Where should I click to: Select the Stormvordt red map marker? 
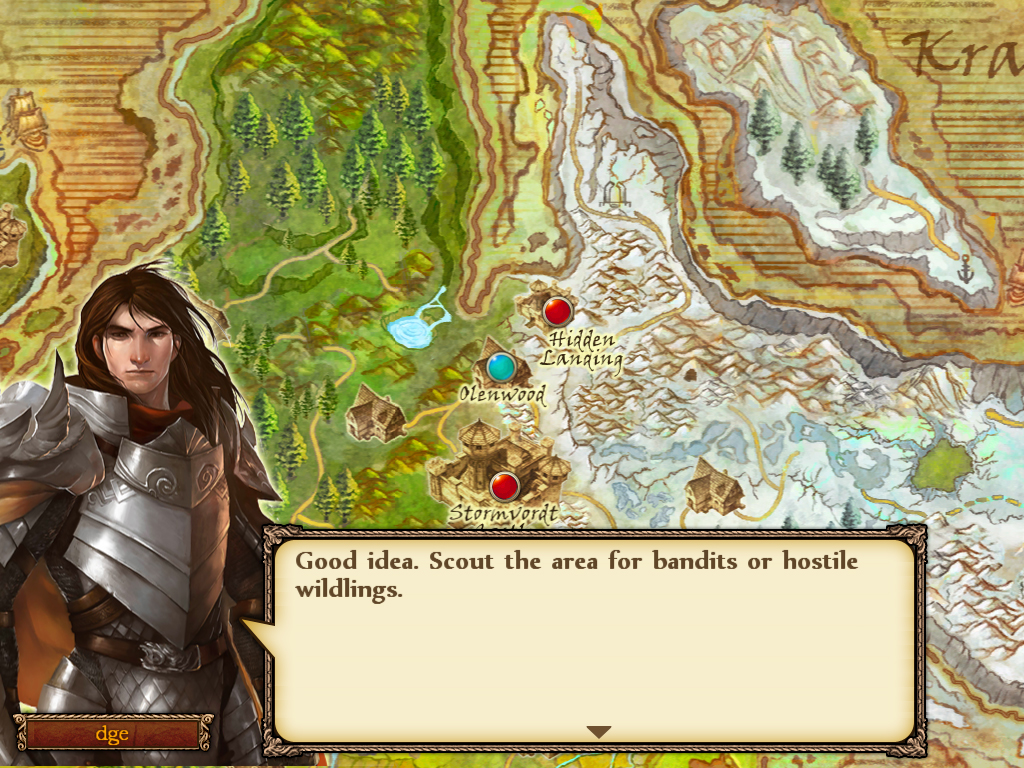tap(505, 487)
